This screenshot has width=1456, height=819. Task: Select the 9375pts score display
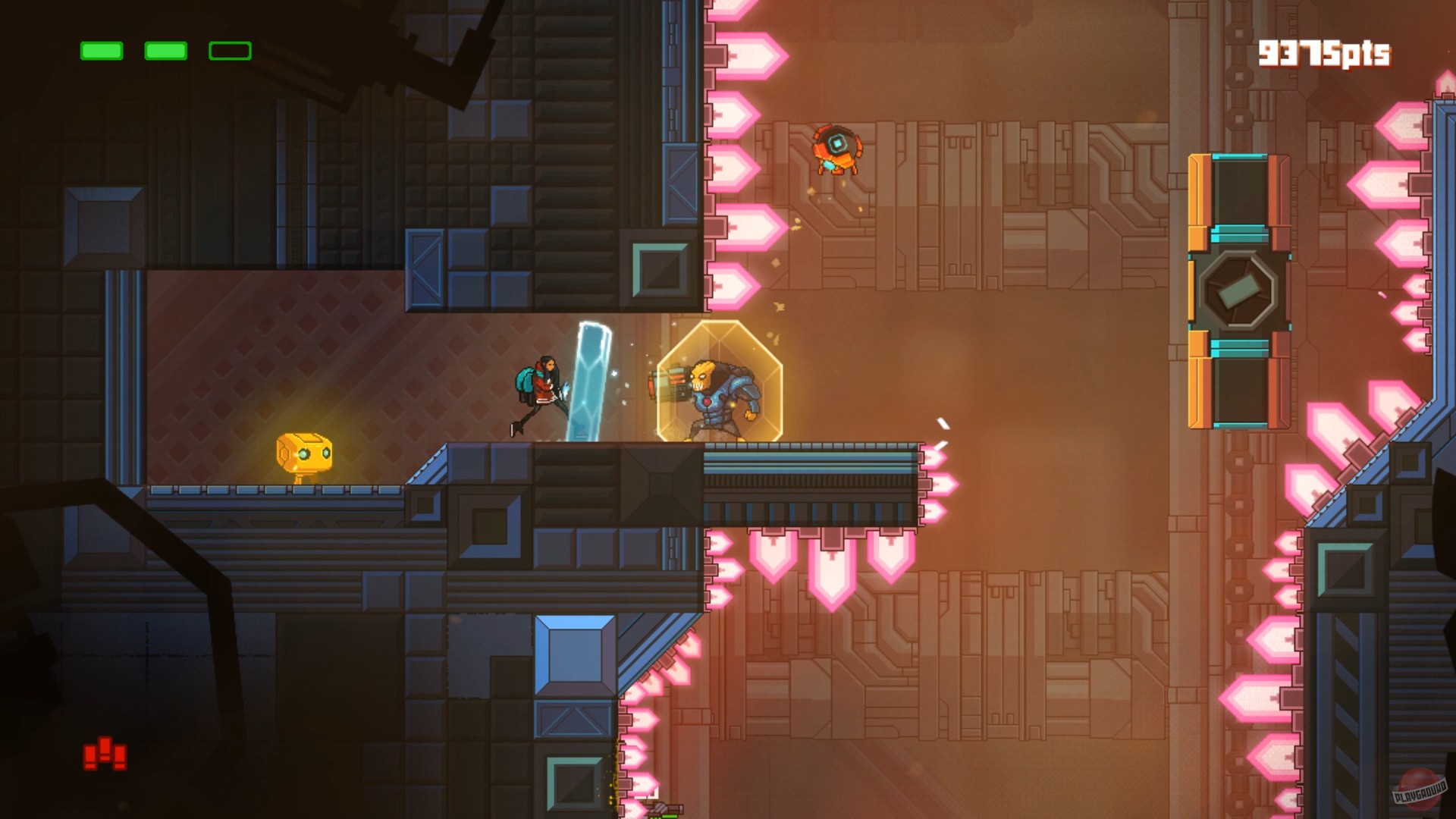[1326, 52]
